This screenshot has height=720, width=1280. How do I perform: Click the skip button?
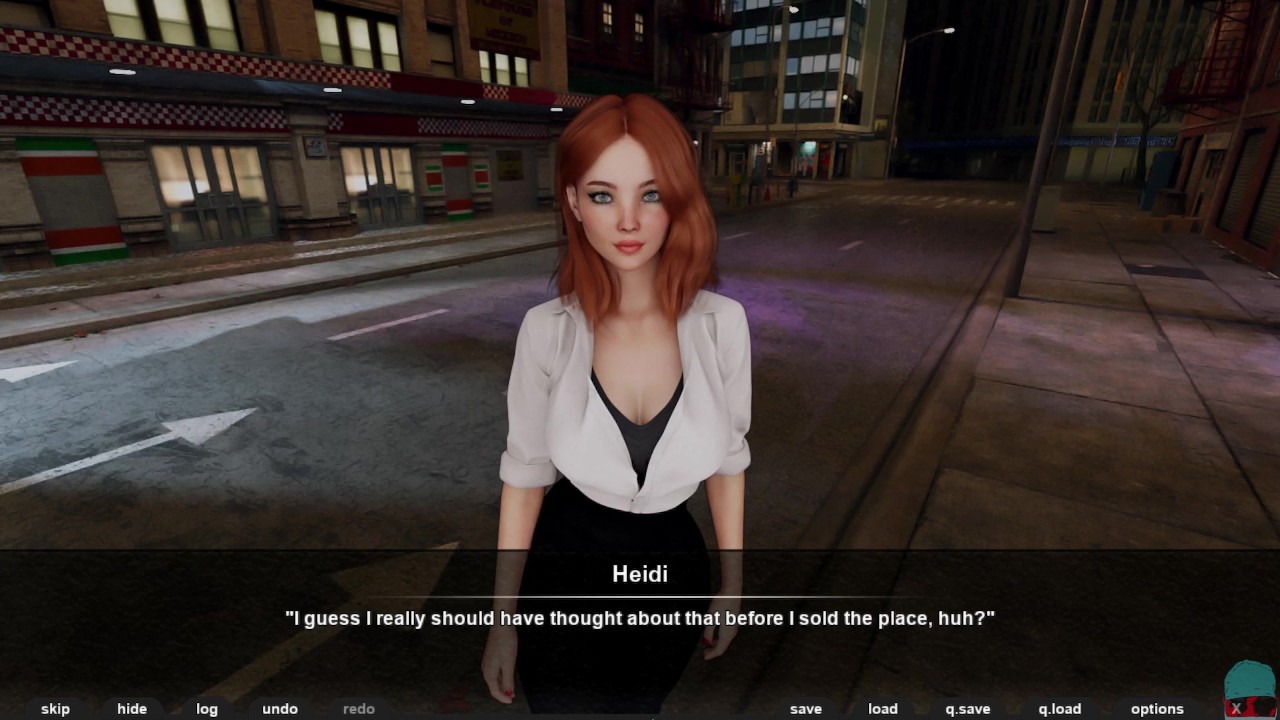pos(55,709)
